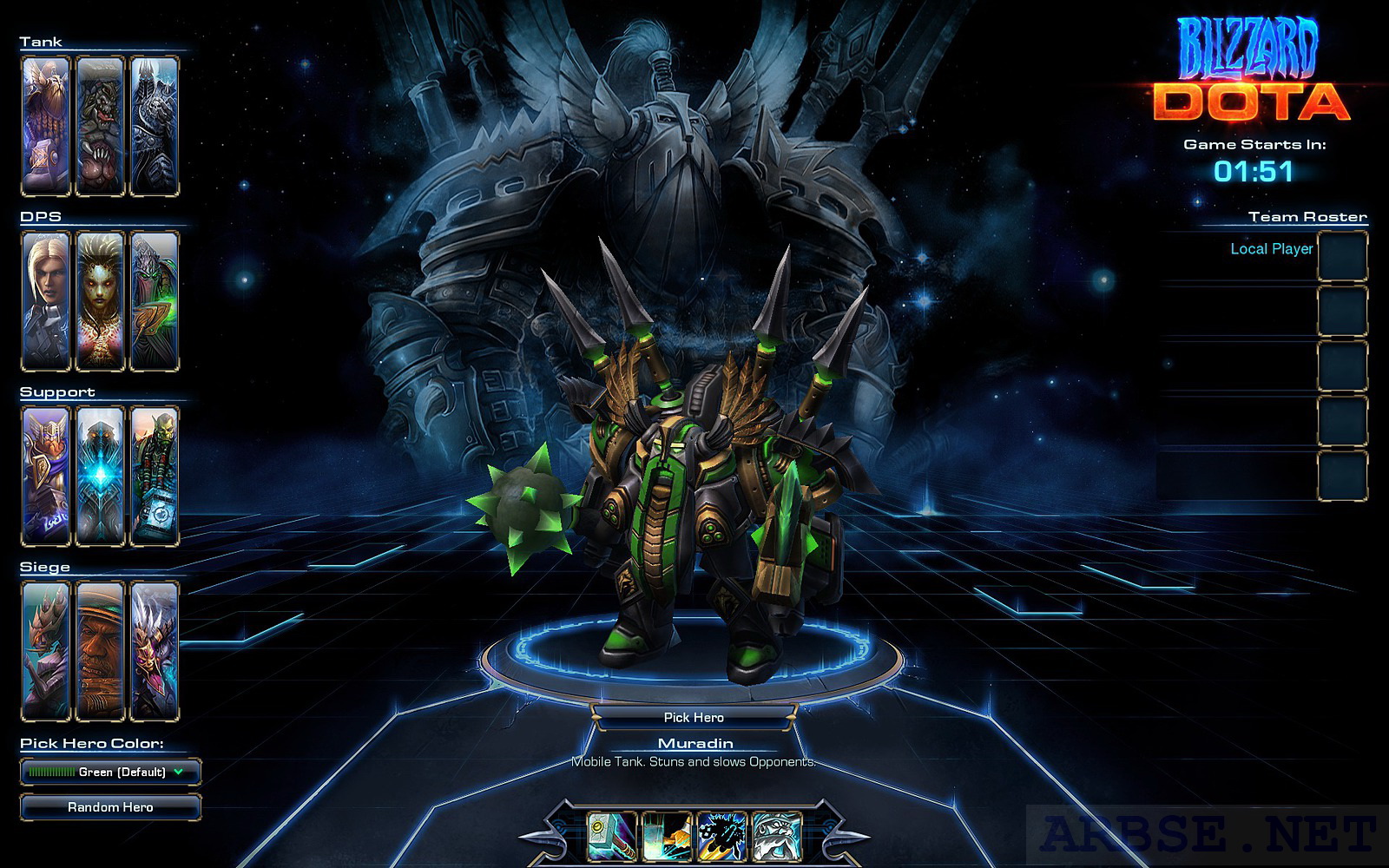Choose the Lich King Arthas portrait

[x=155, y=126]
